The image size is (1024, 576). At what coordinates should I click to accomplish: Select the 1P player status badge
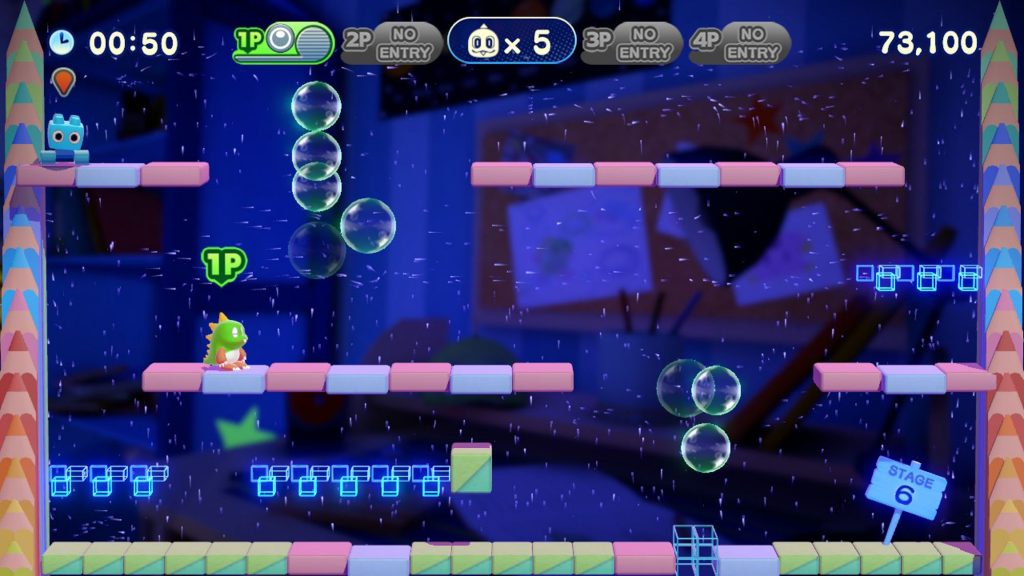[x=283, y=42]
